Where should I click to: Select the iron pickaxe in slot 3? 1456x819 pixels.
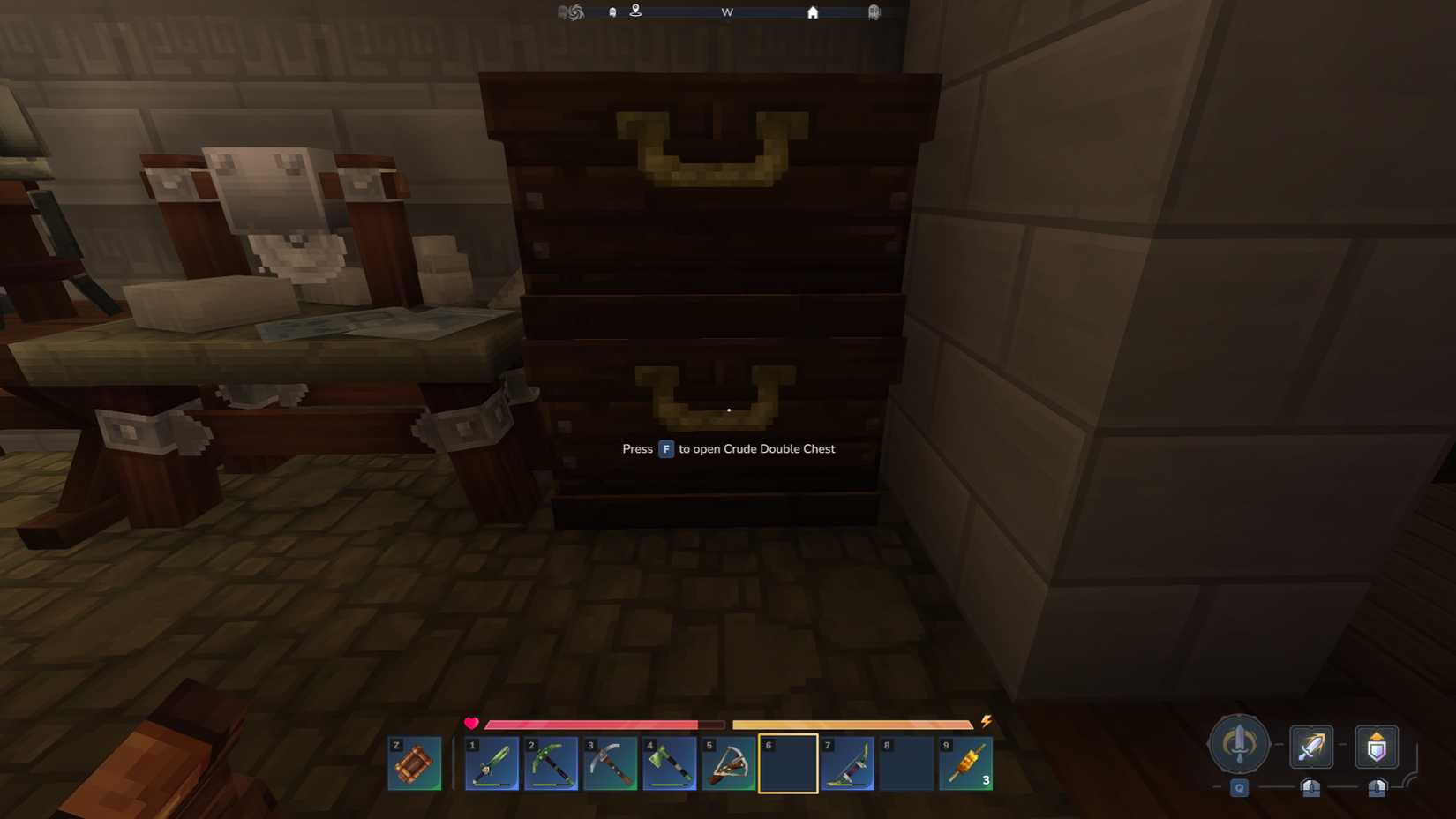point(611,763)
